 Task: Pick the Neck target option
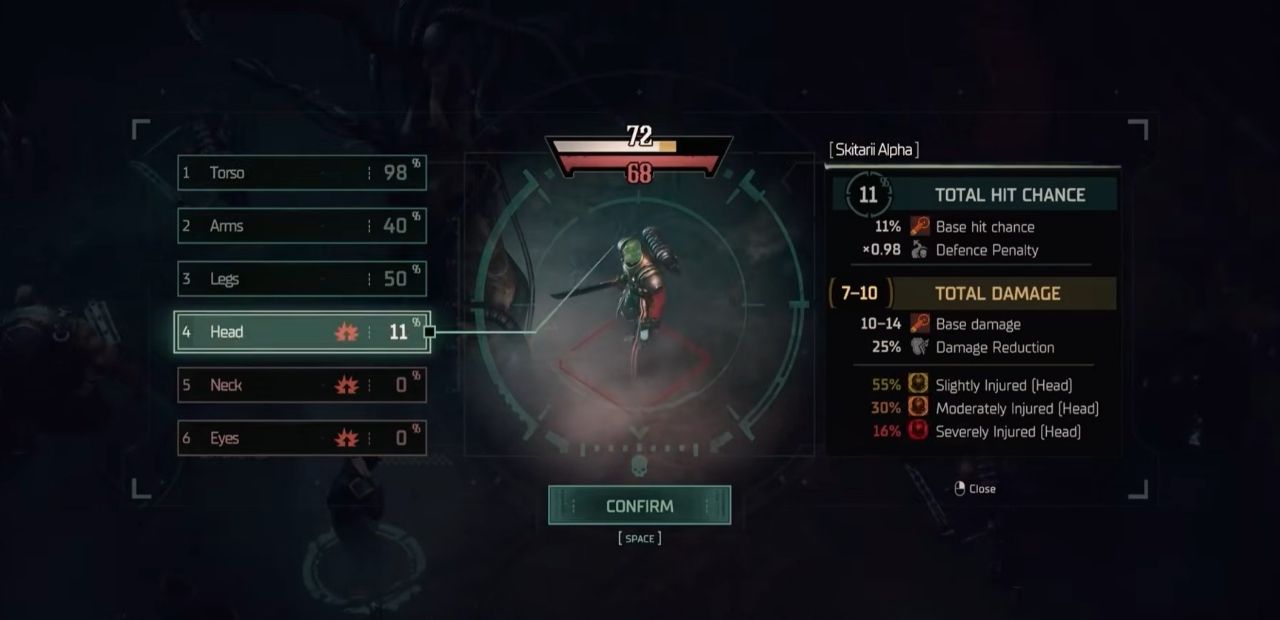pos(302,385)
